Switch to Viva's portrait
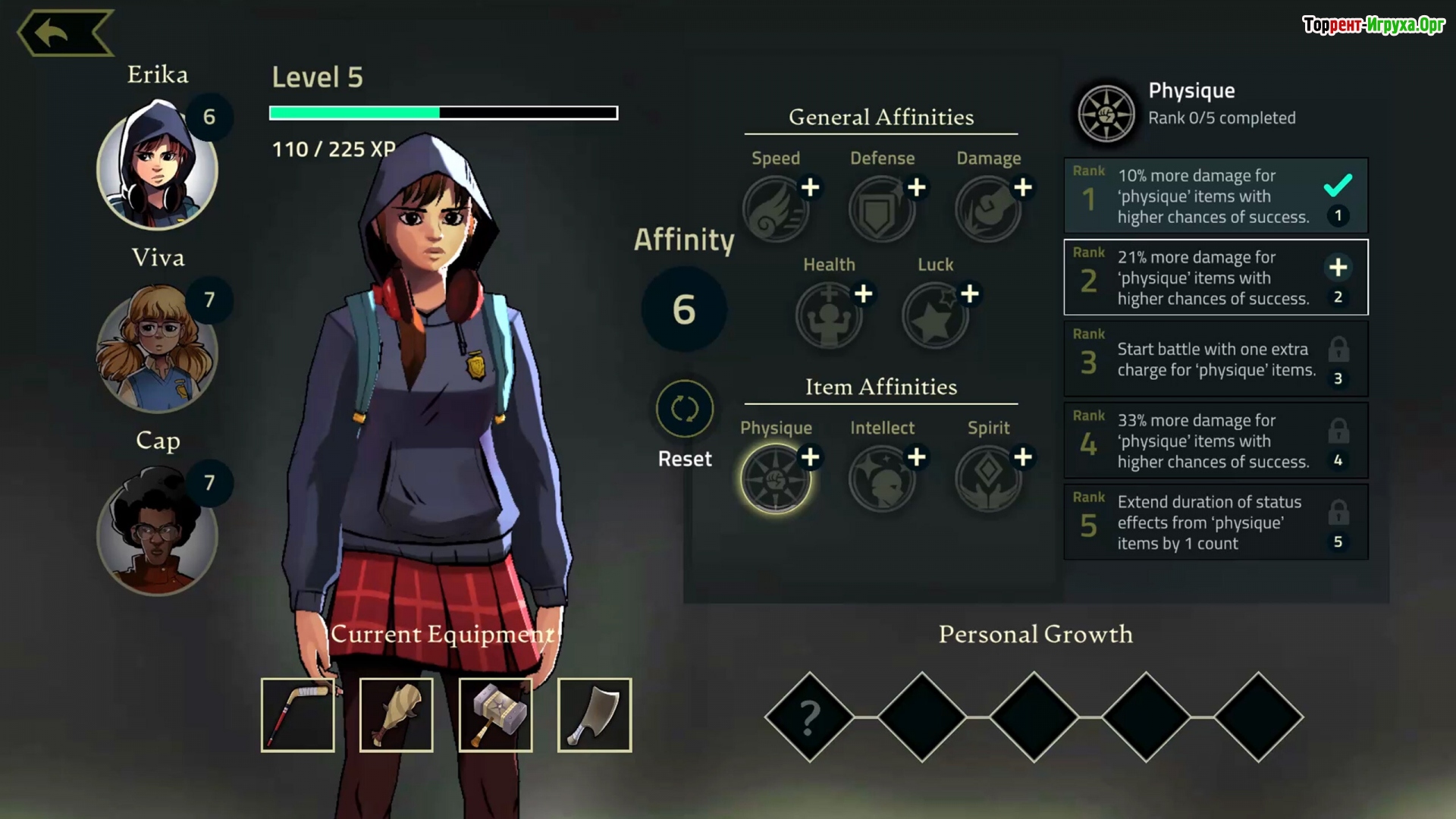 pos(157,350)
